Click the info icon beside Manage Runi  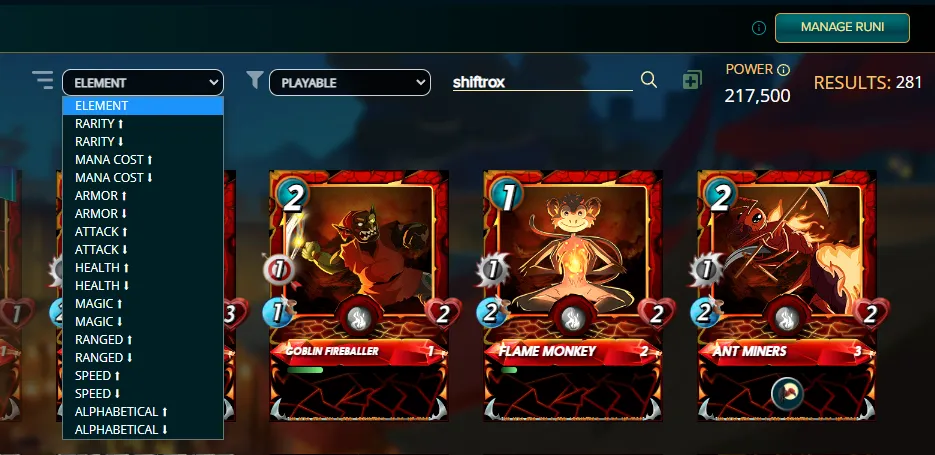759,27
